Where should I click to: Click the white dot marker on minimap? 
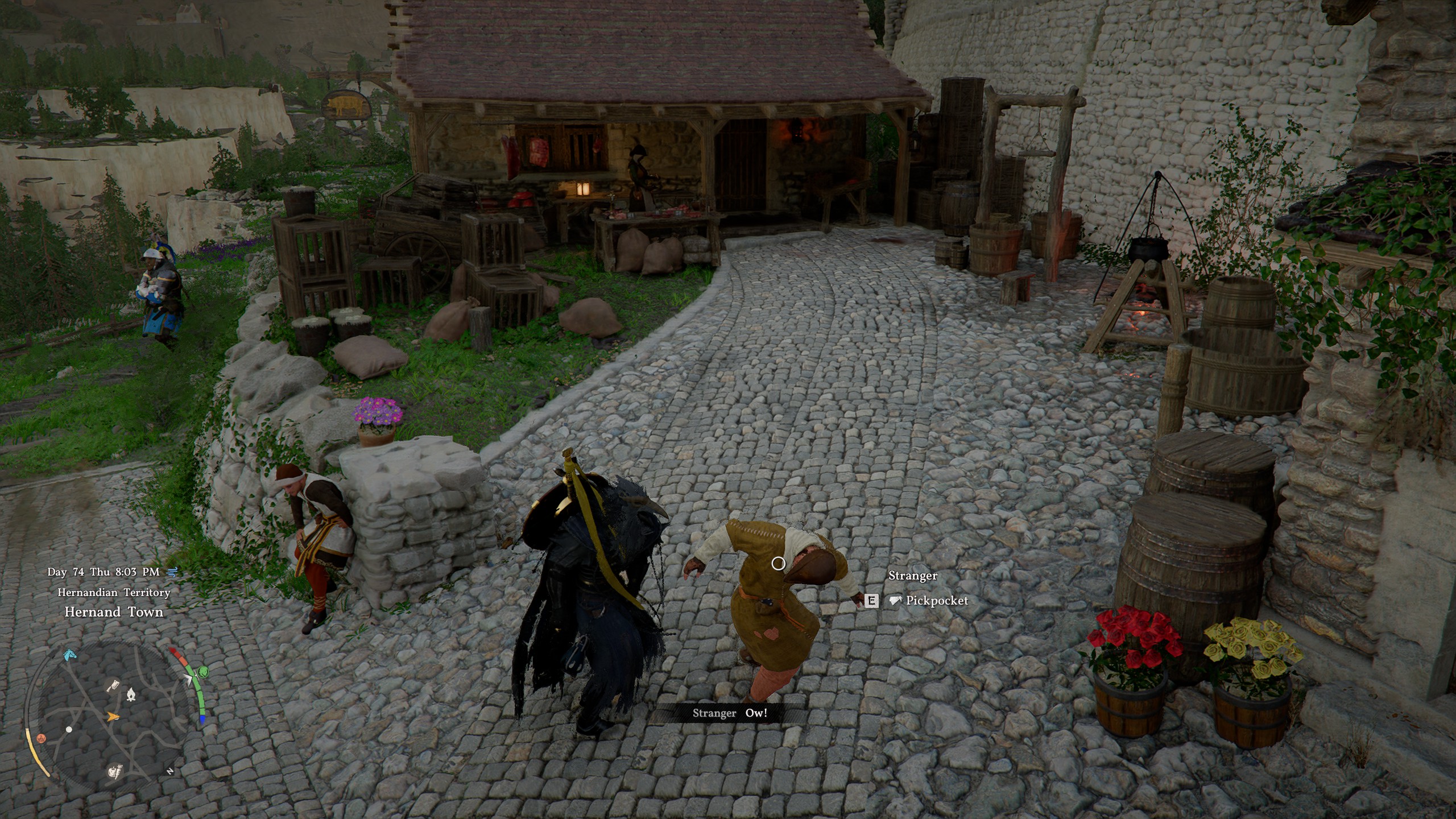(69, 729)
